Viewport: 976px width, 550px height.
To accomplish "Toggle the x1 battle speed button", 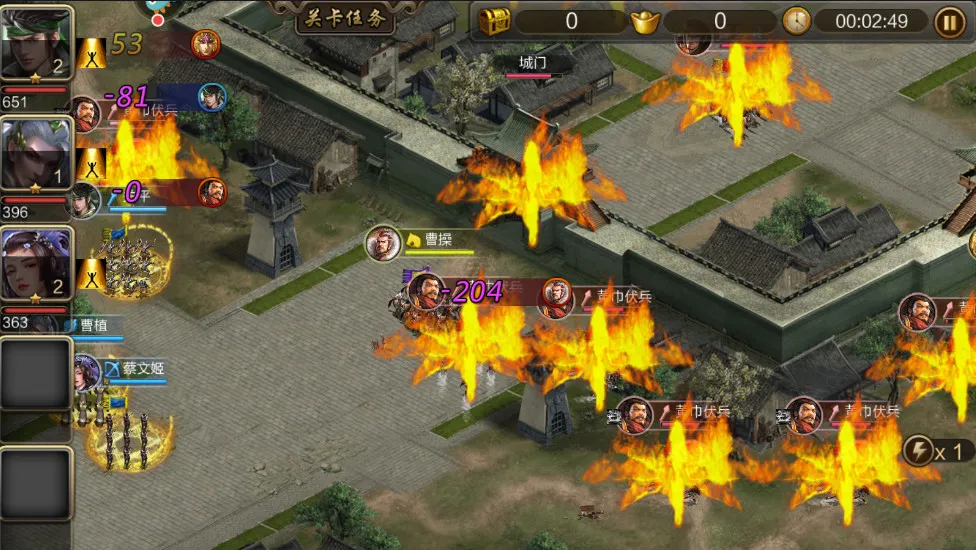I will (x=937, y=451).
